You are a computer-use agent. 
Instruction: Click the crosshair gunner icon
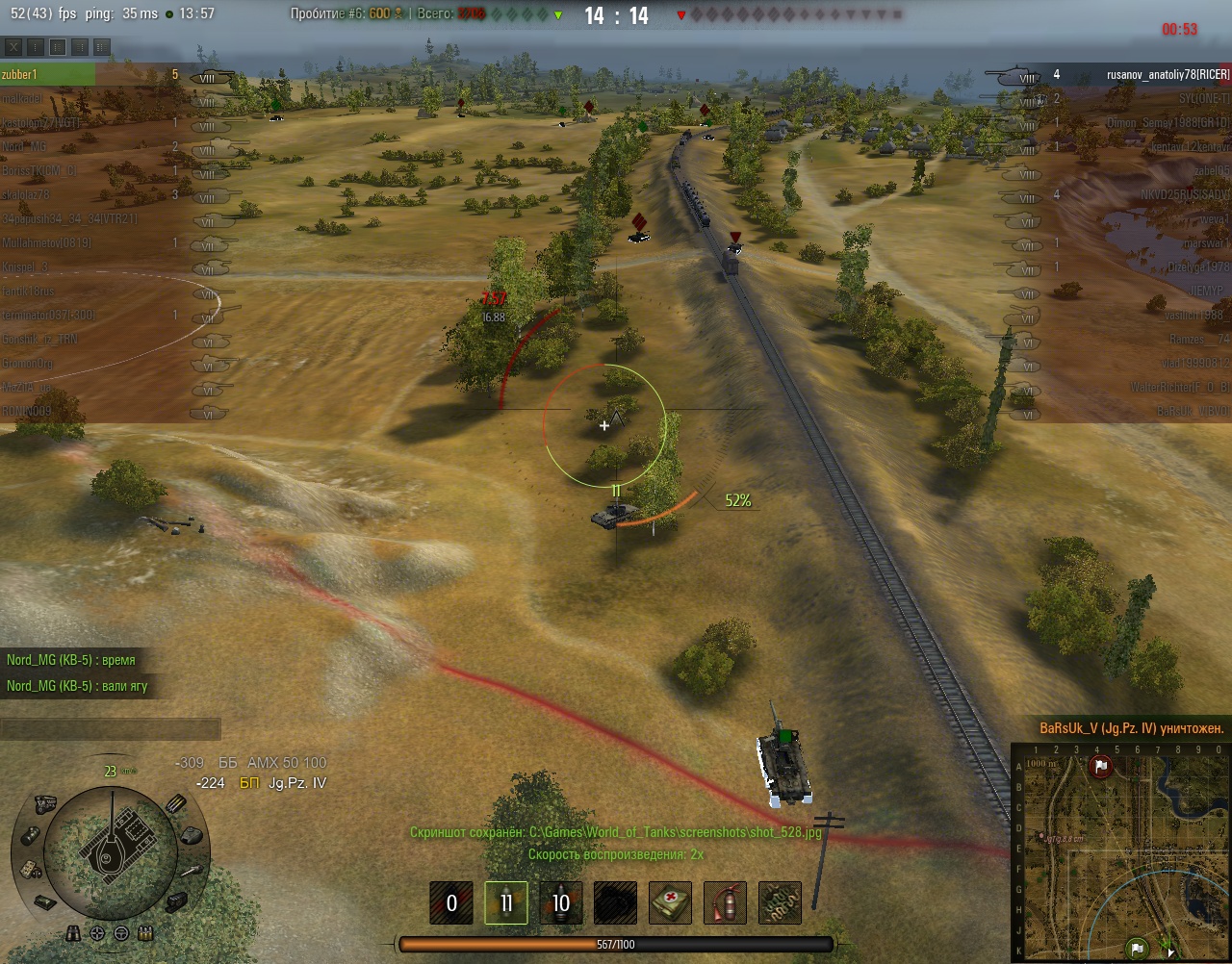(97, 933)
